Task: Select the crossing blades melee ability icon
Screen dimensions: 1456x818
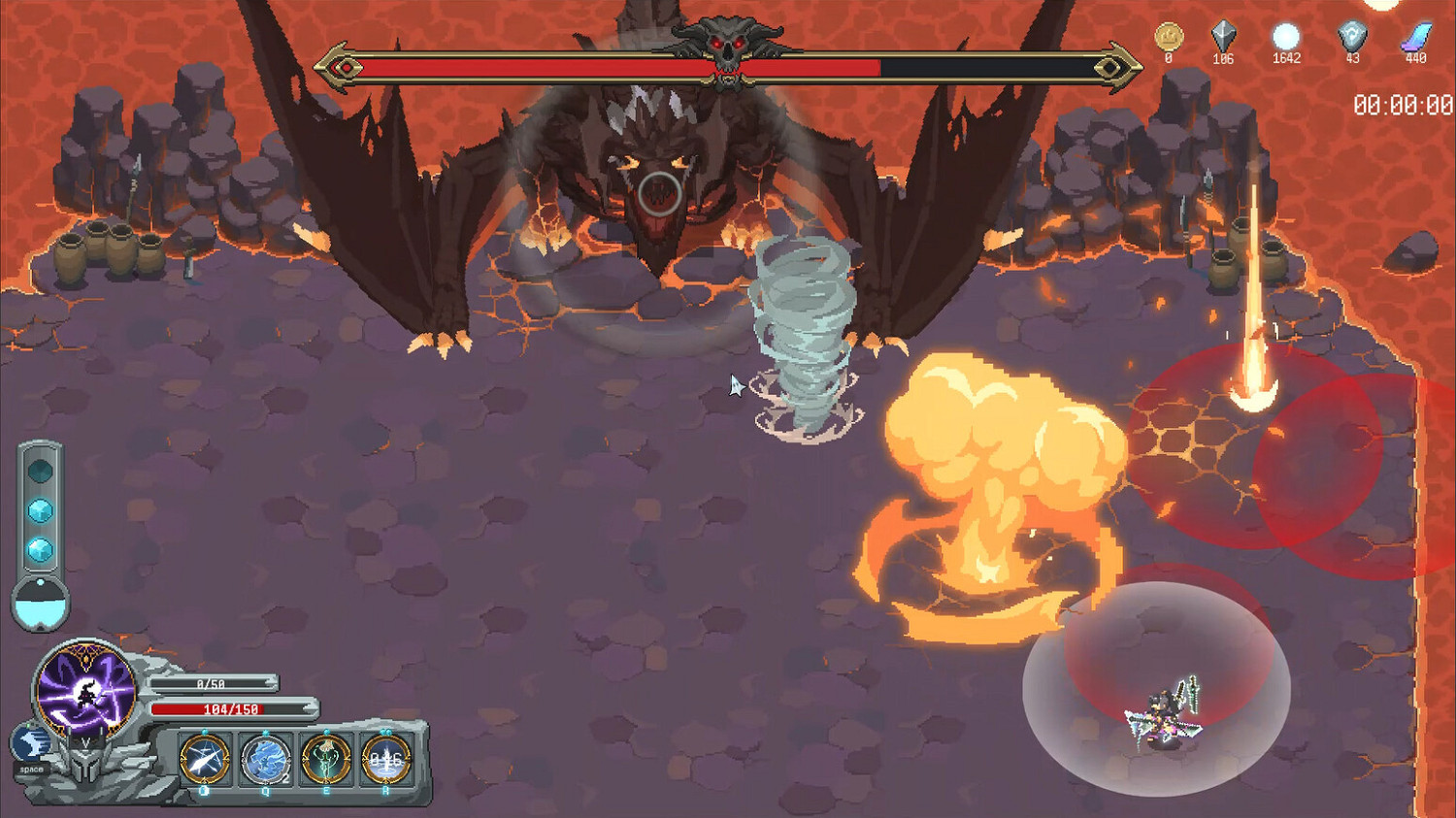Action: (201, 761)
